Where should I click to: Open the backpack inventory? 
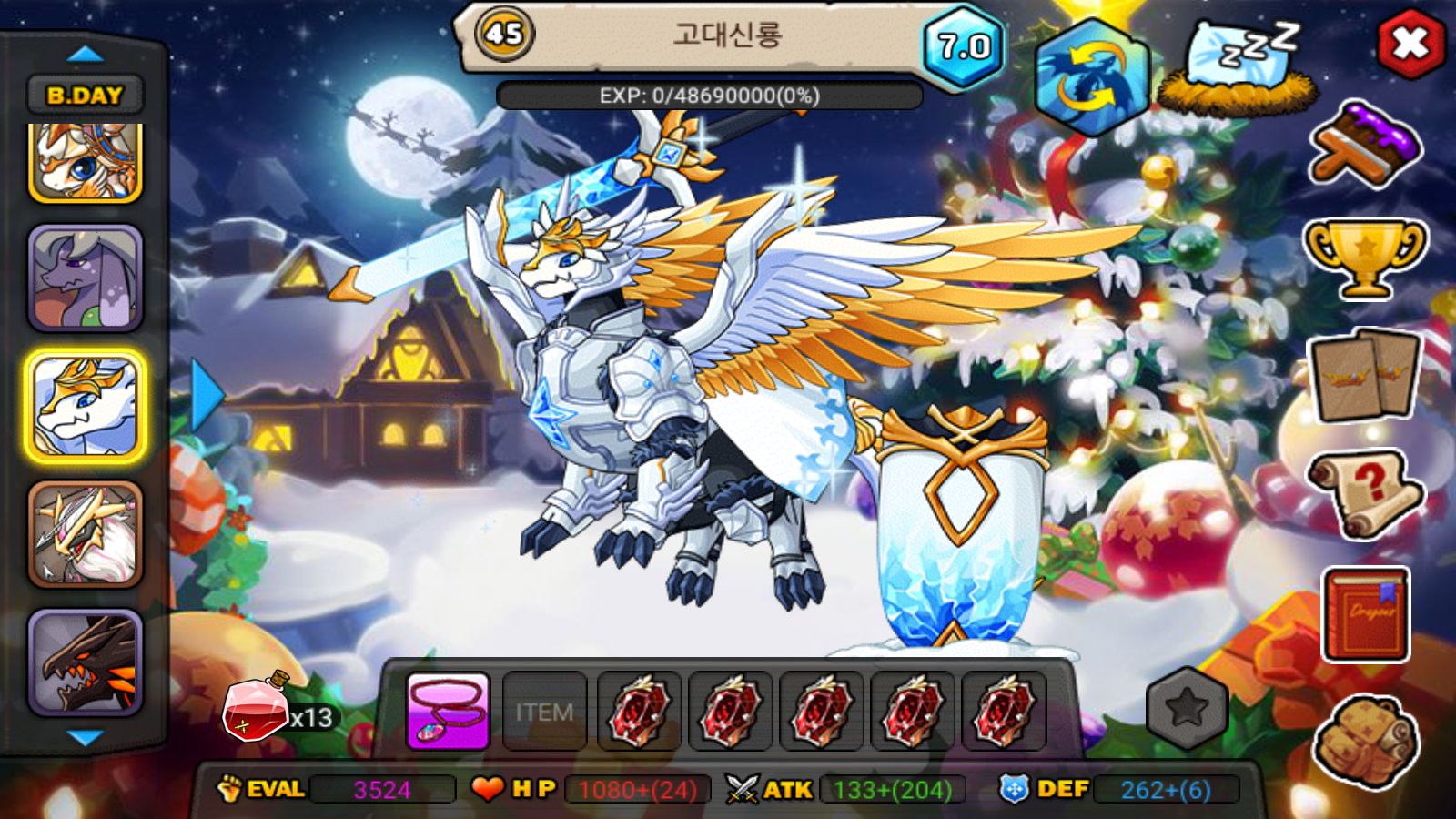(1365, 742)
